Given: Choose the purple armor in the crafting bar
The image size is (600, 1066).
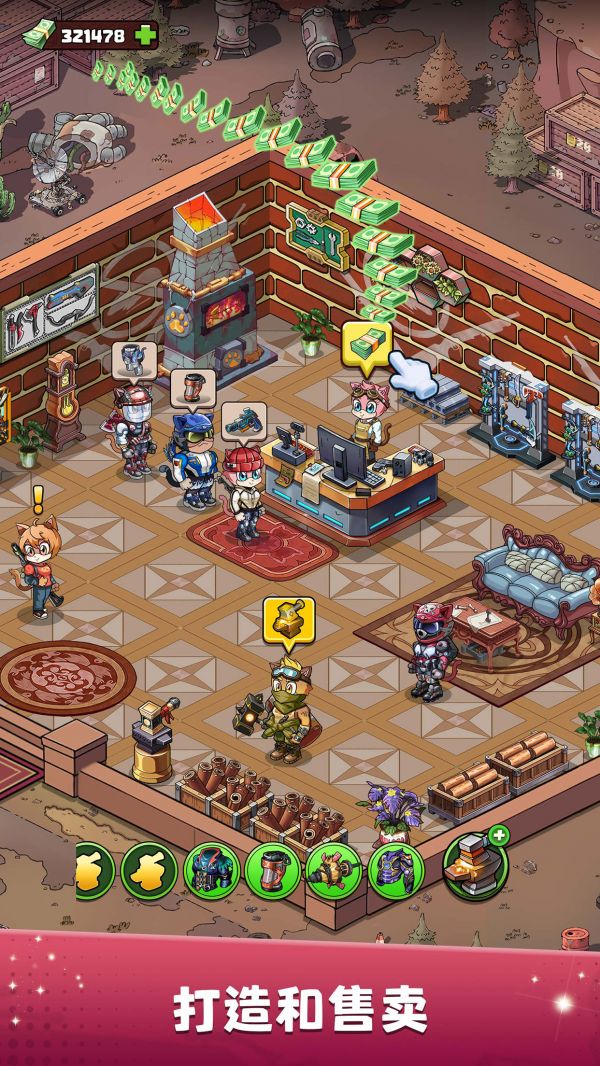Looking at the screenshot, I should pos(395,871).
